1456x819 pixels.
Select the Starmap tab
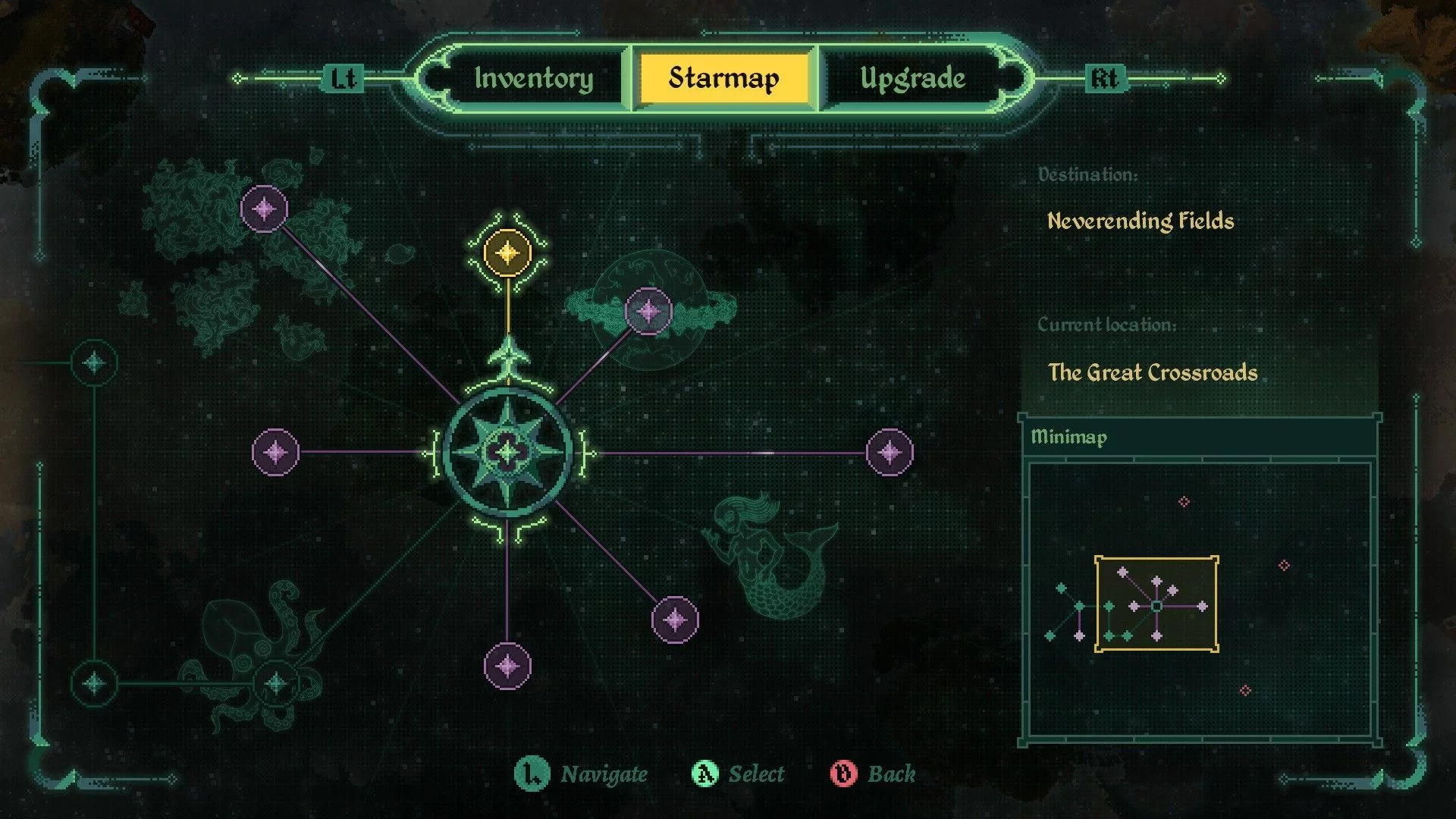(723, 78)
